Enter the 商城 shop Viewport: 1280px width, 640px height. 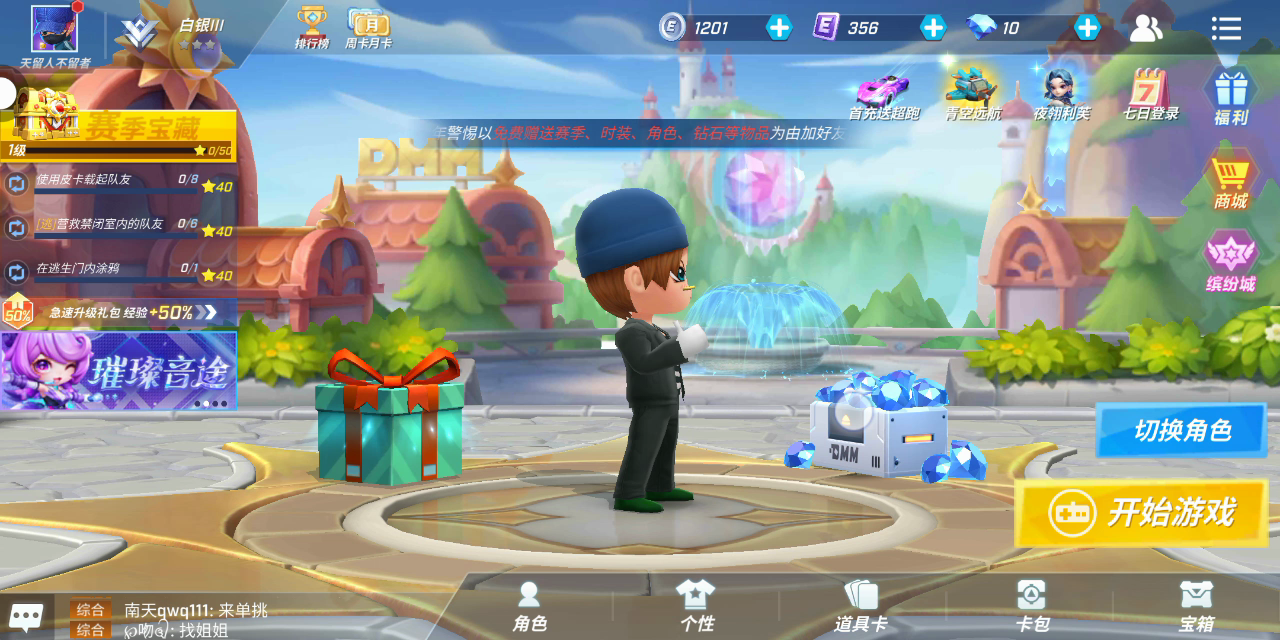(x=1231, y=181)
